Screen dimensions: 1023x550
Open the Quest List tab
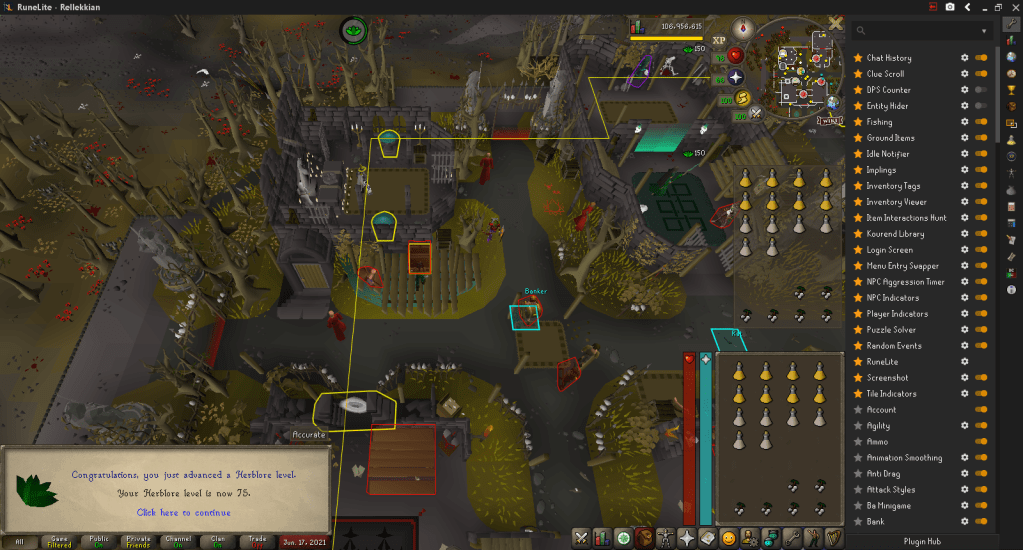pyautogui.click(x=622, y=538)
